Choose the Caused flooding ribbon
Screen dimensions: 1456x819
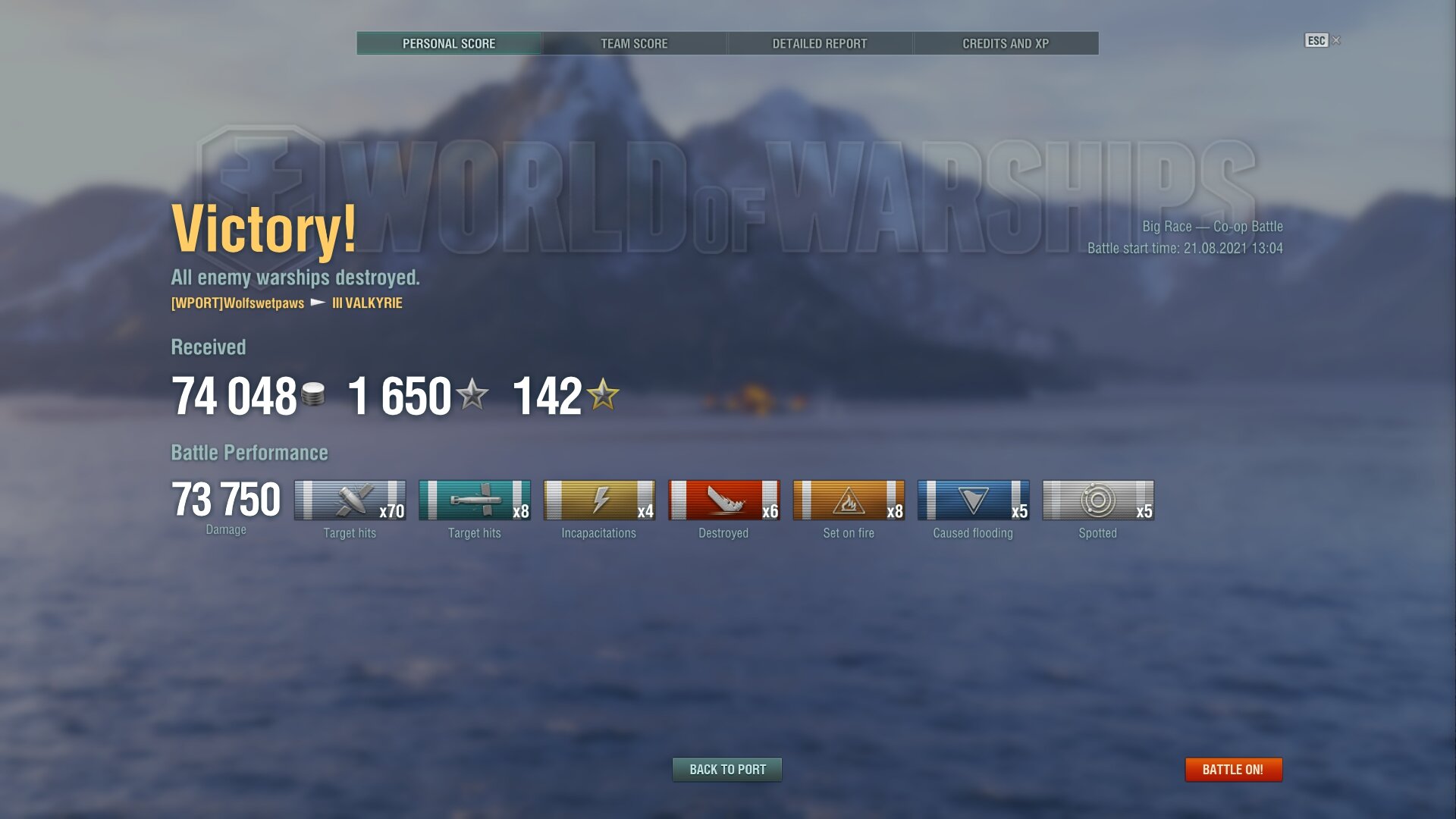coord(973,500)
